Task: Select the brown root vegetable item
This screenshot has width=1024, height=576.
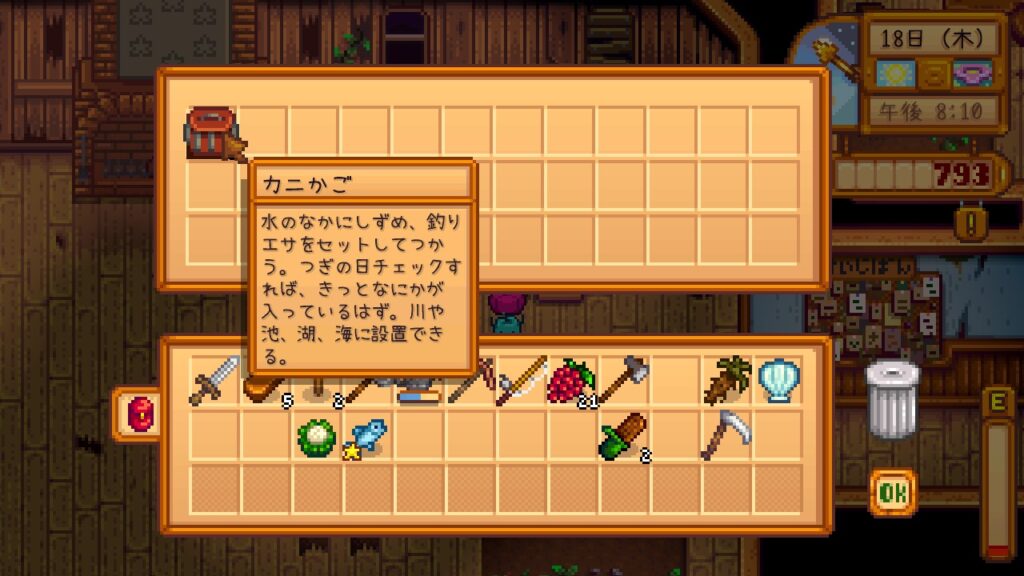Action: 726,381
